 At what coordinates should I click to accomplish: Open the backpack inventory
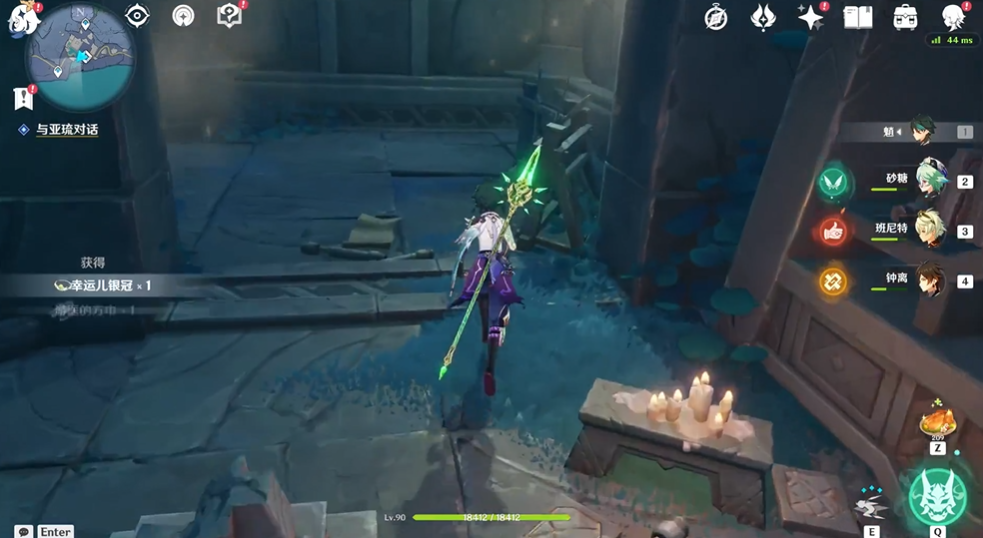pyautogui.click(x=905, y=17)
